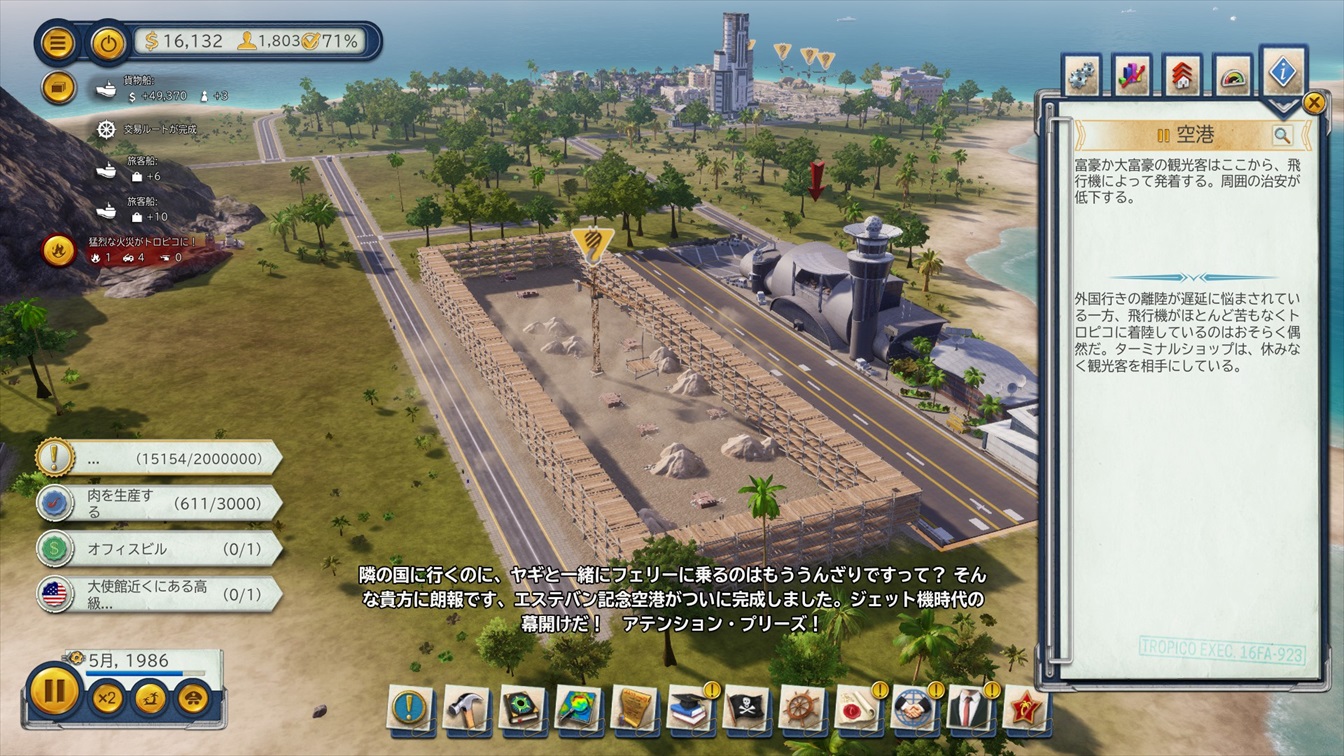
Task: Click the round power symbol button
Action: (108, 42)
